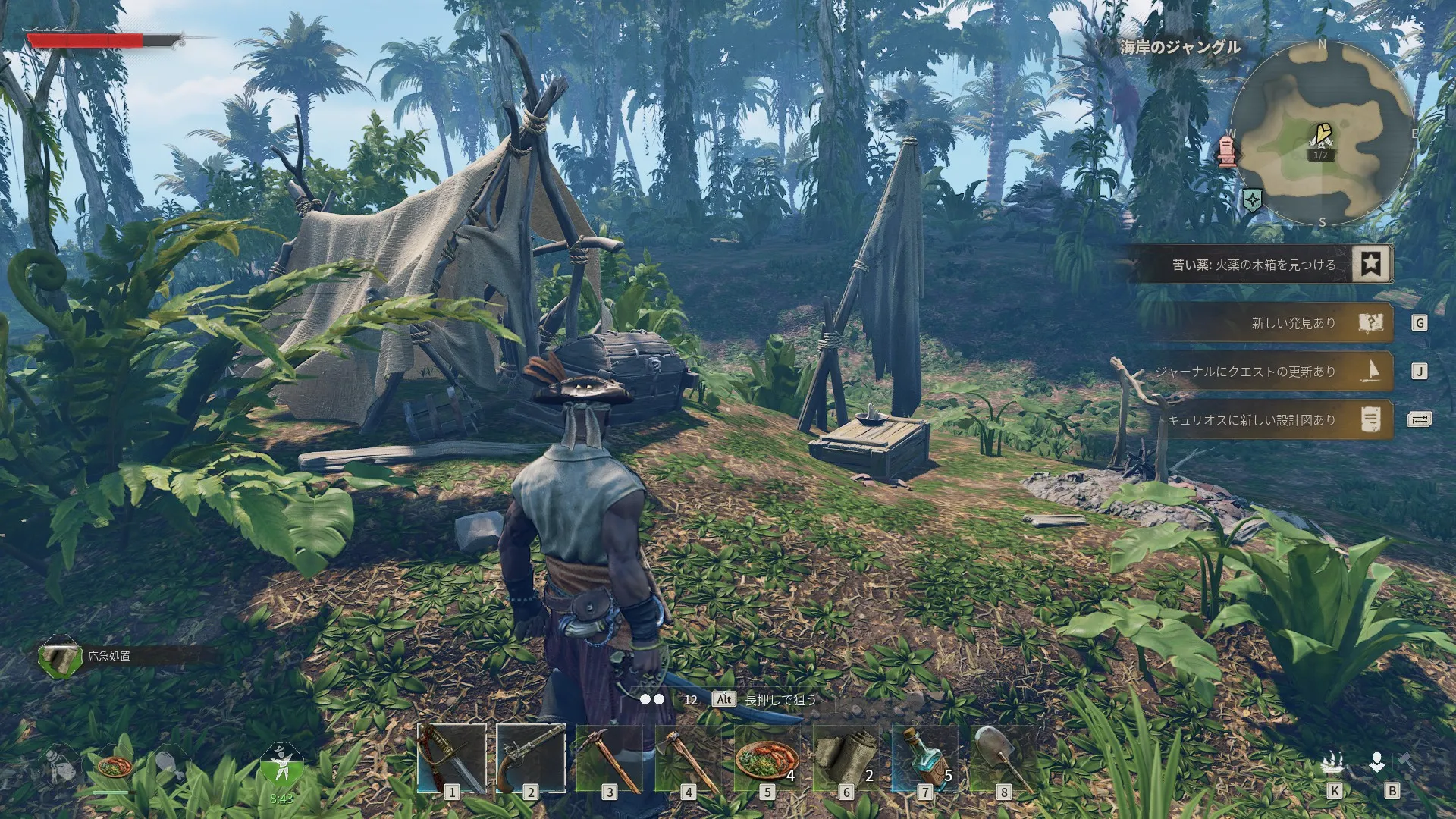The width and height of the screenshot is (1456, 819).
Task: Choose the pickaxe in the hotbar
Action: [x=610, y=759]
